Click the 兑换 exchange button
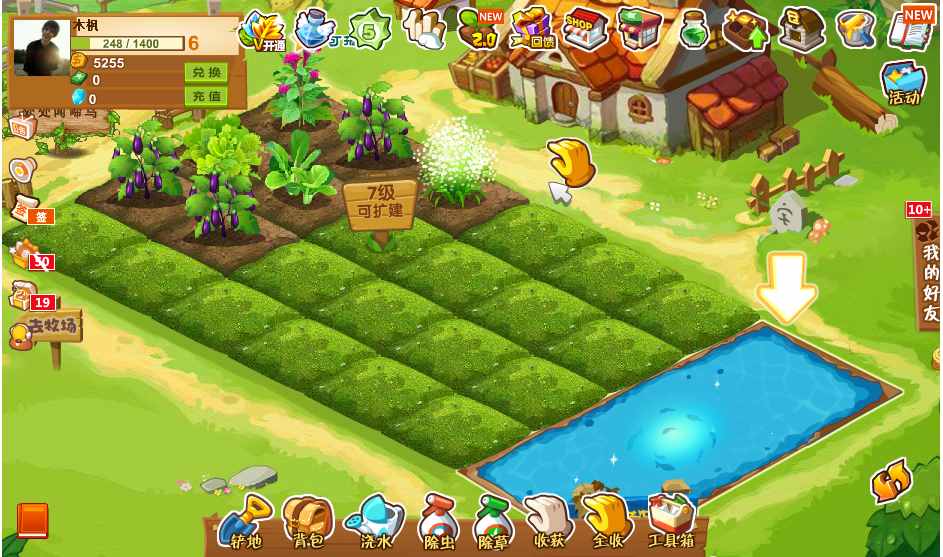The height and width of the screenshot is (557, 943). tap(205, 72)
